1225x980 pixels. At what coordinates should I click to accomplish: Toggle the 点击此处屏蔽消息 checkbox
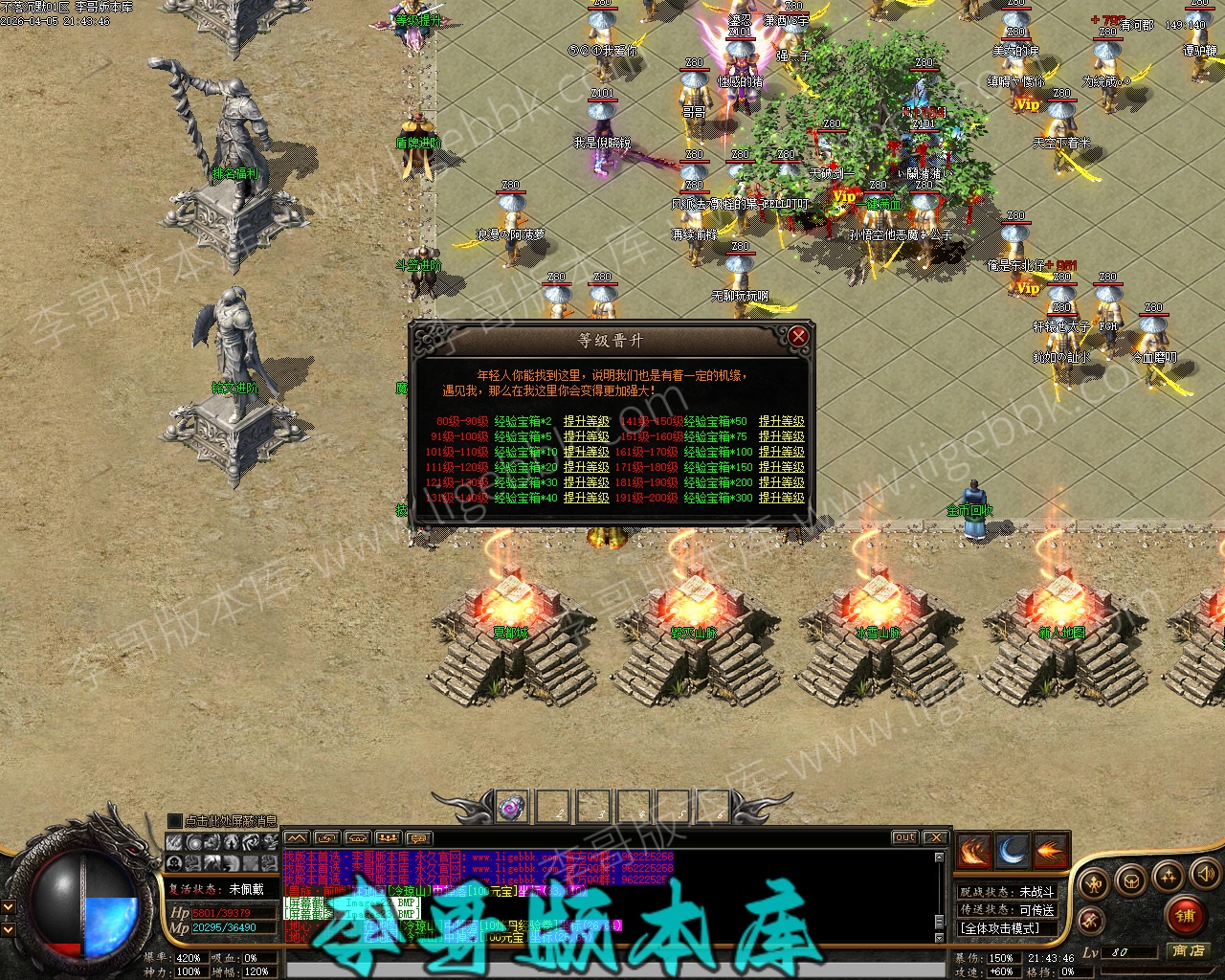[x=174, y=821]
